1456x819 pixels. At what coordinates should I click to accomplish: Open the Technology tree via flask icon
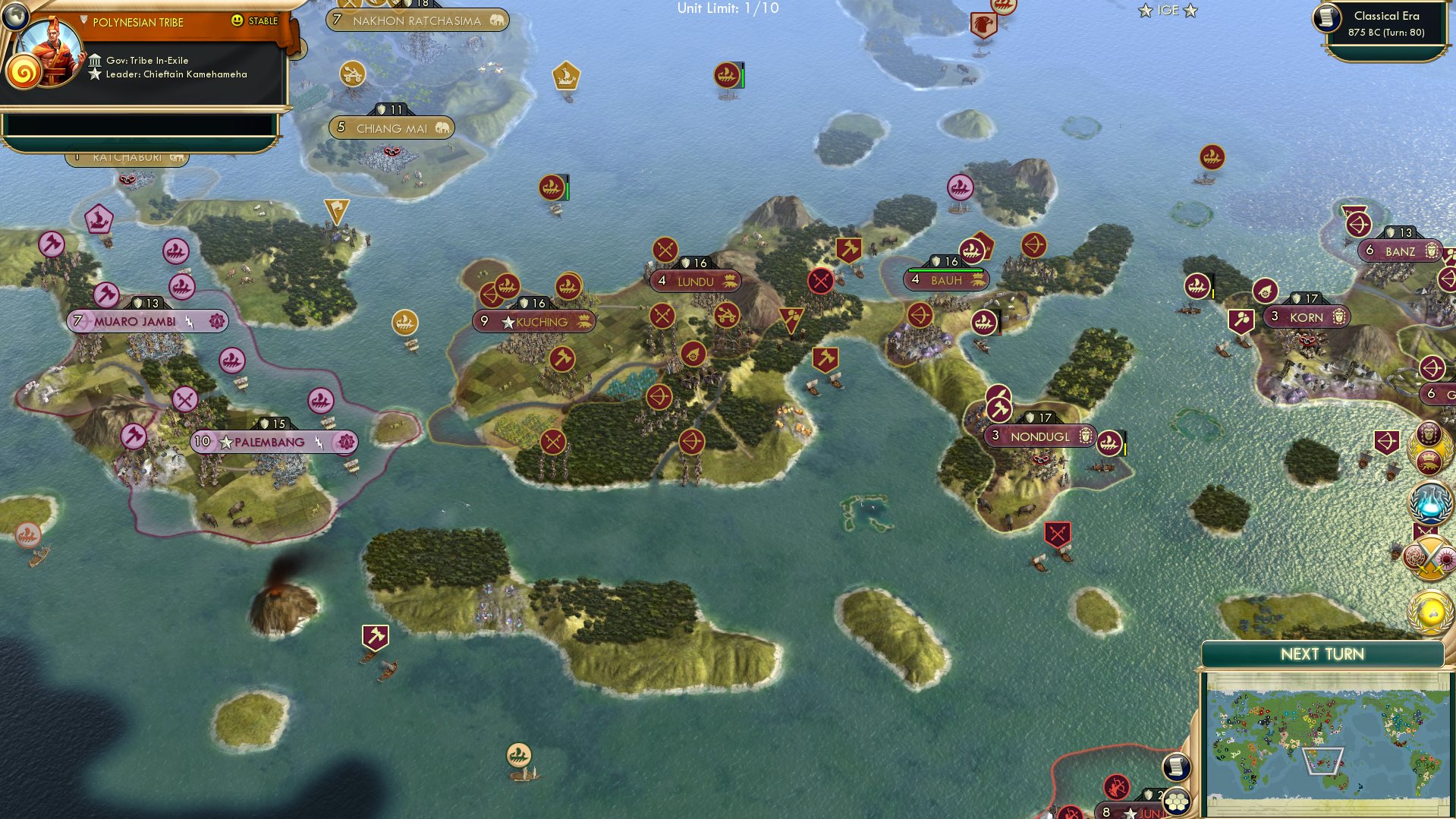click(1429, 501)
